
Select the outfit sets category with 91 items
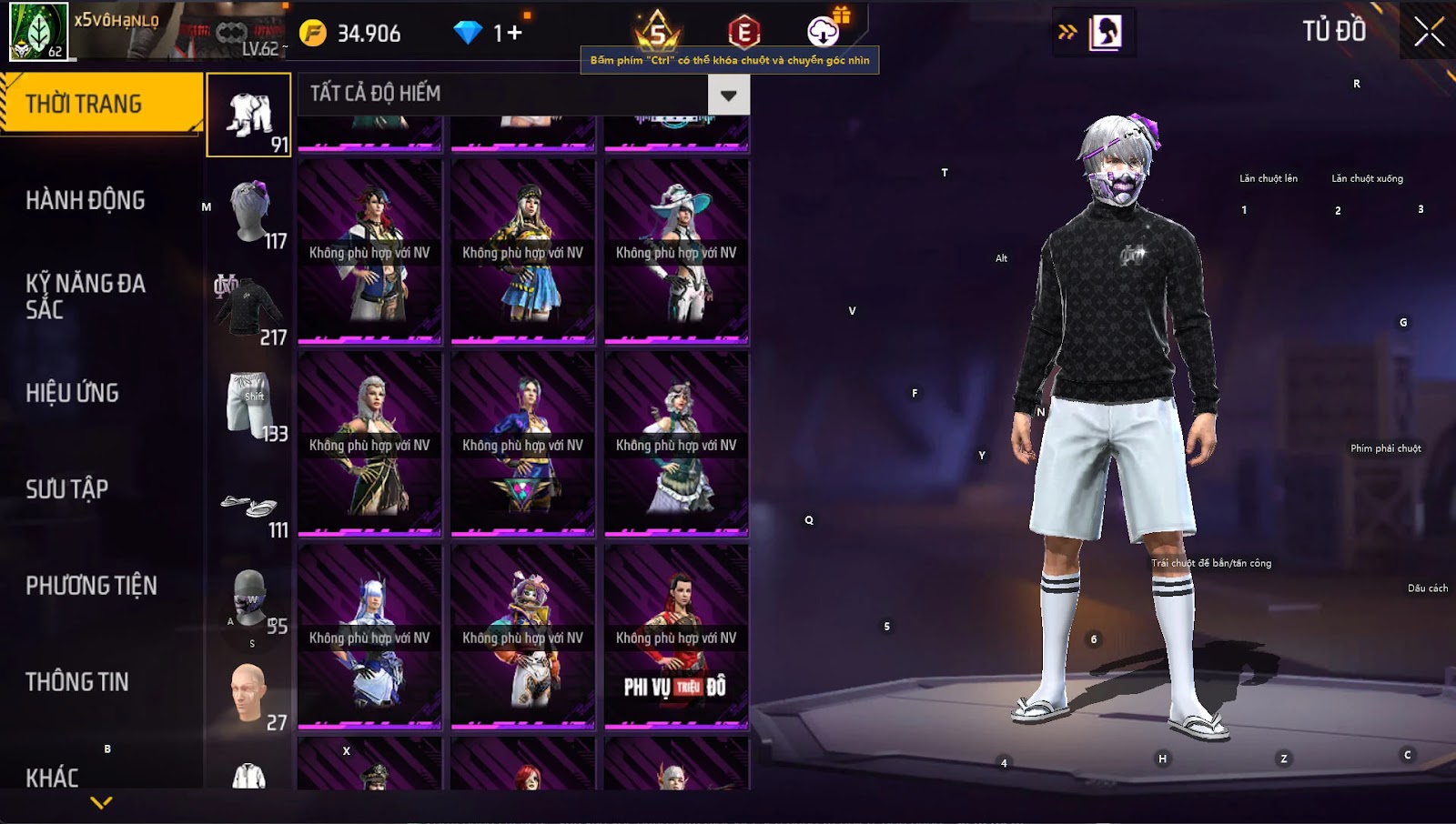point(249,116)
